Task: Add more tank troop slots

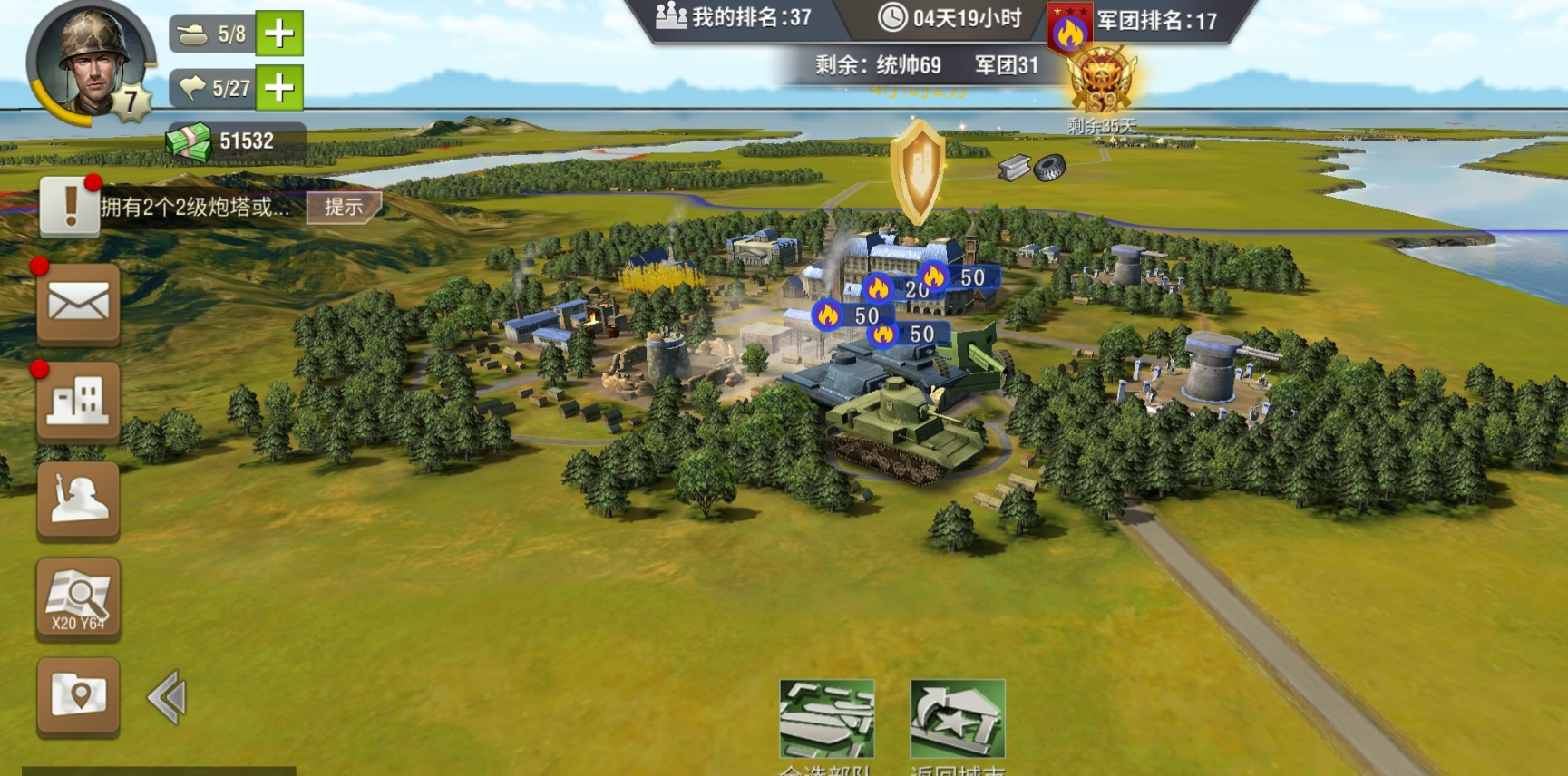Action: click(x=279, y=34)
